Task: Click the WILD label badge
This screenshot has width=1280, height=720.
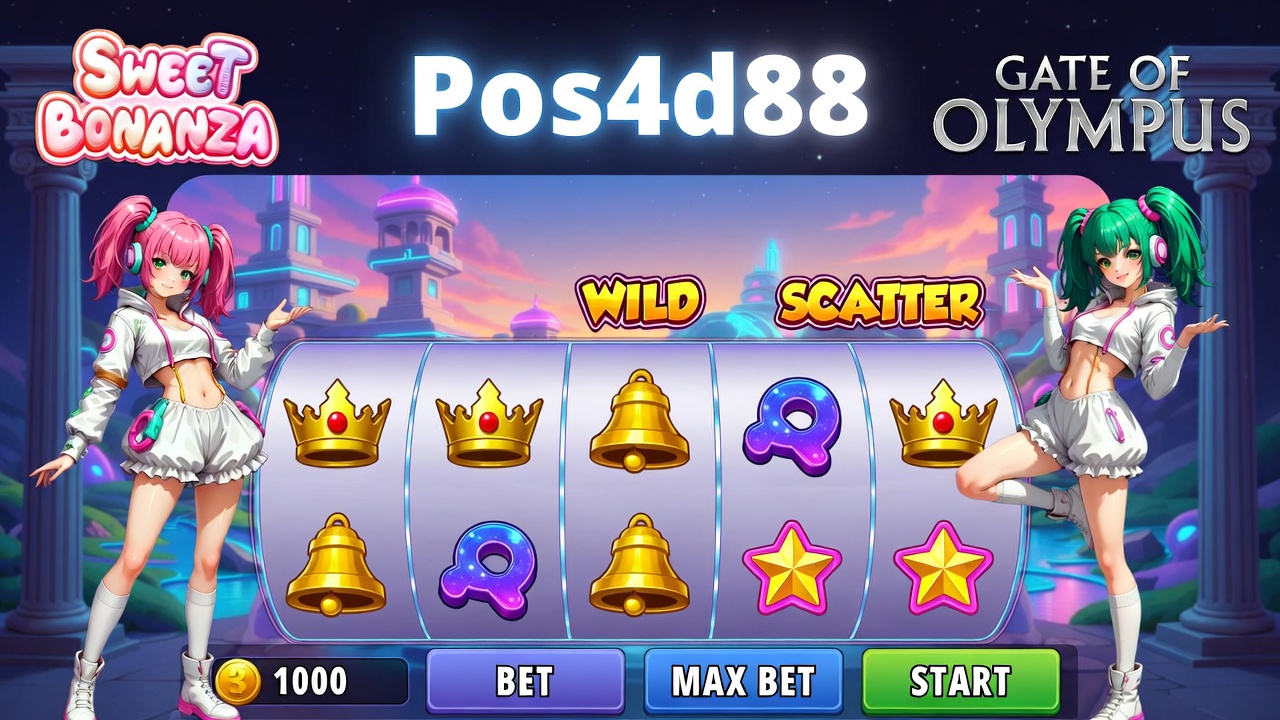Action: (640, 302)
